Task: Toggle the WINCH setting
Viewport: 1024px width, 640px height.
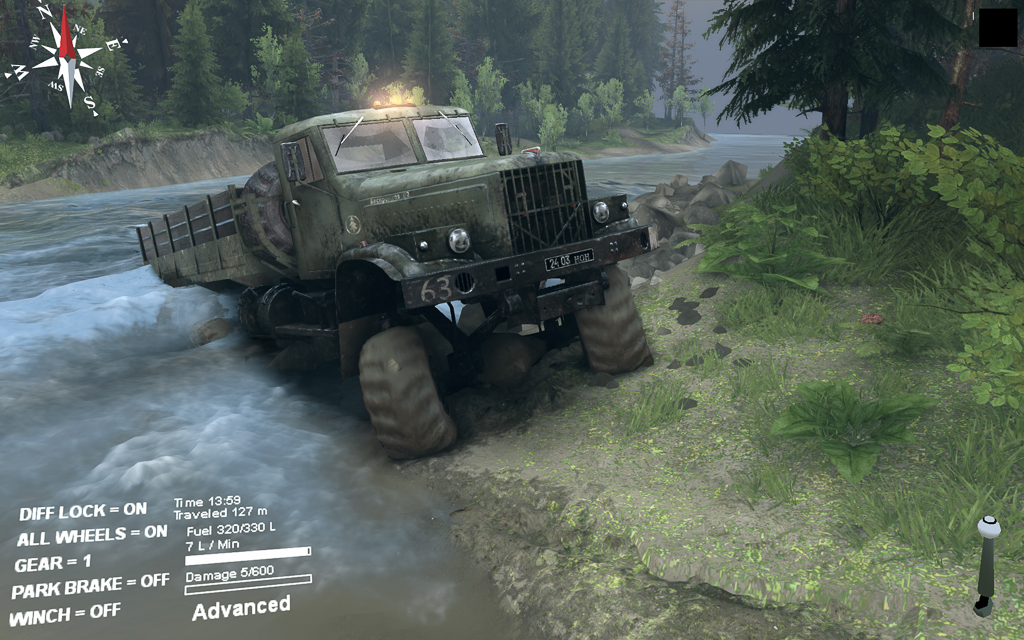Action: [x=64, y=611]
